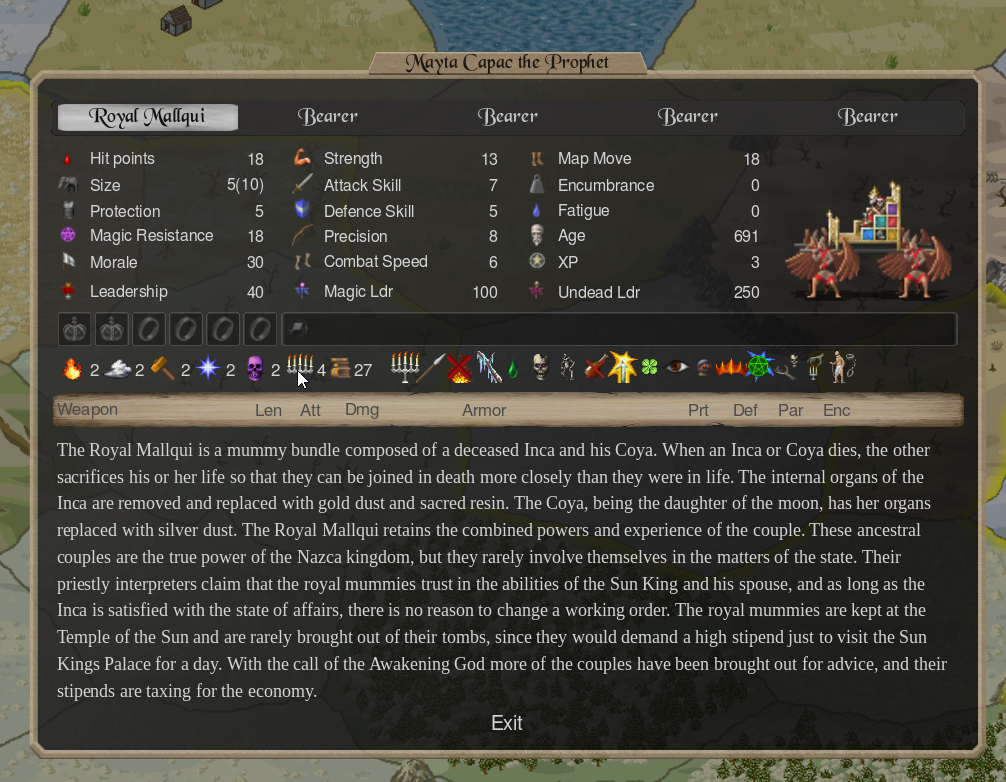This screenshot has width=1006, height=782.
Task: Inspect the fire magic path icon
Action: tap(72, 369)
